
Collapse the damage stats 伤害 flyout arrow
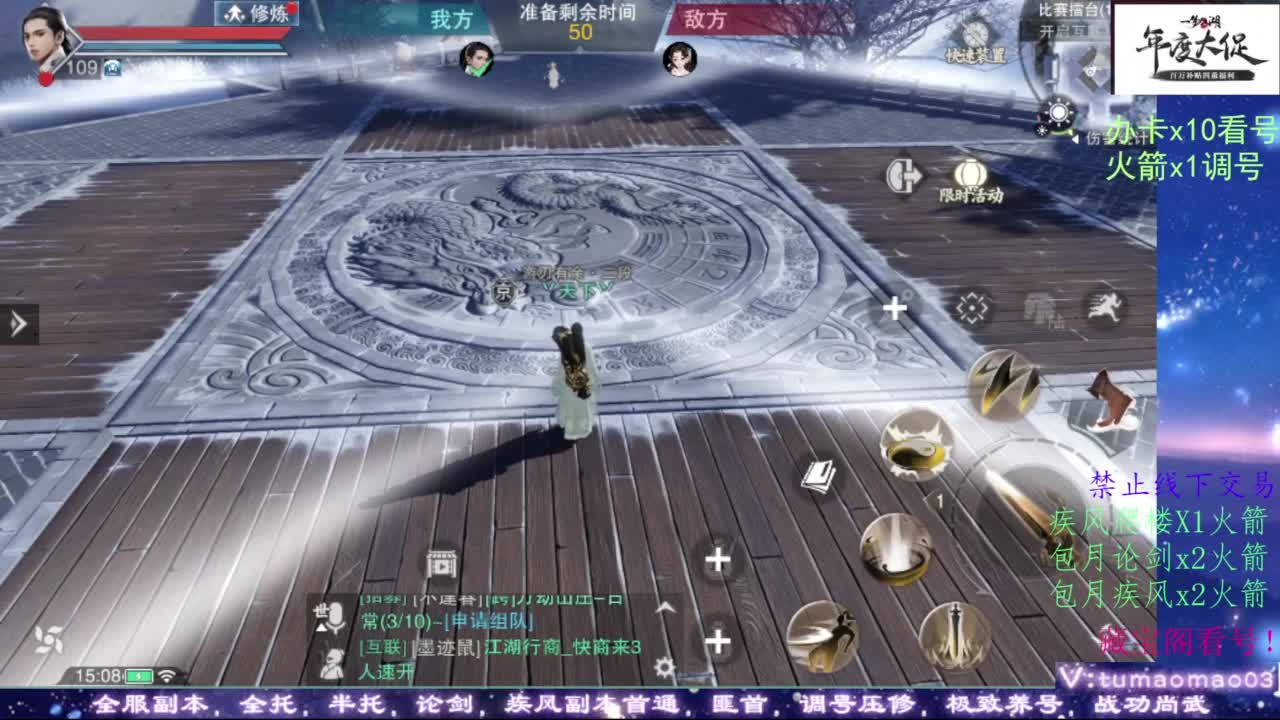1077,139
